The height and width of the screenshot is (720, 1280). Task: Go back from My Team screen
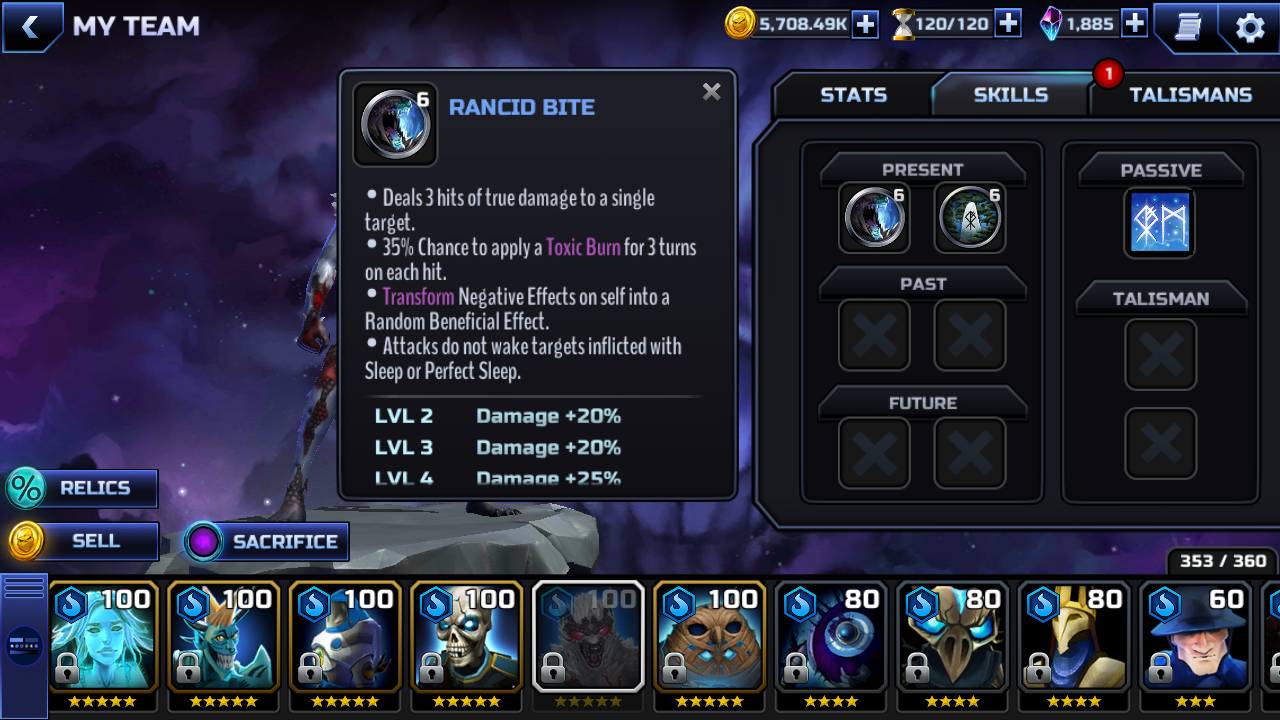31,27
